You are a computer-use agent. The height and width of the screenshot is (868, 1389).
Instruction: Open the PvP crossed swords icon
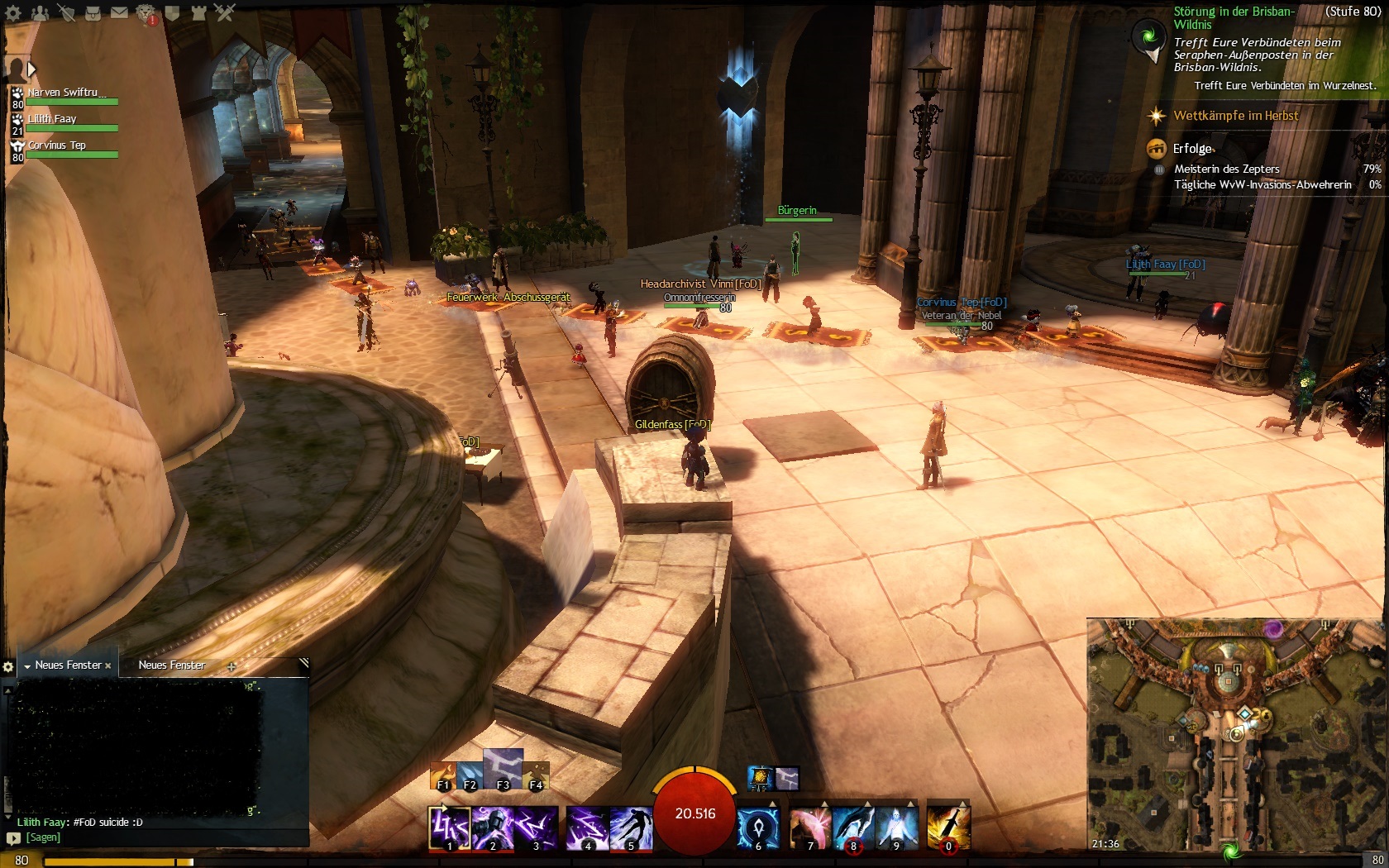(x=225, y=13)
